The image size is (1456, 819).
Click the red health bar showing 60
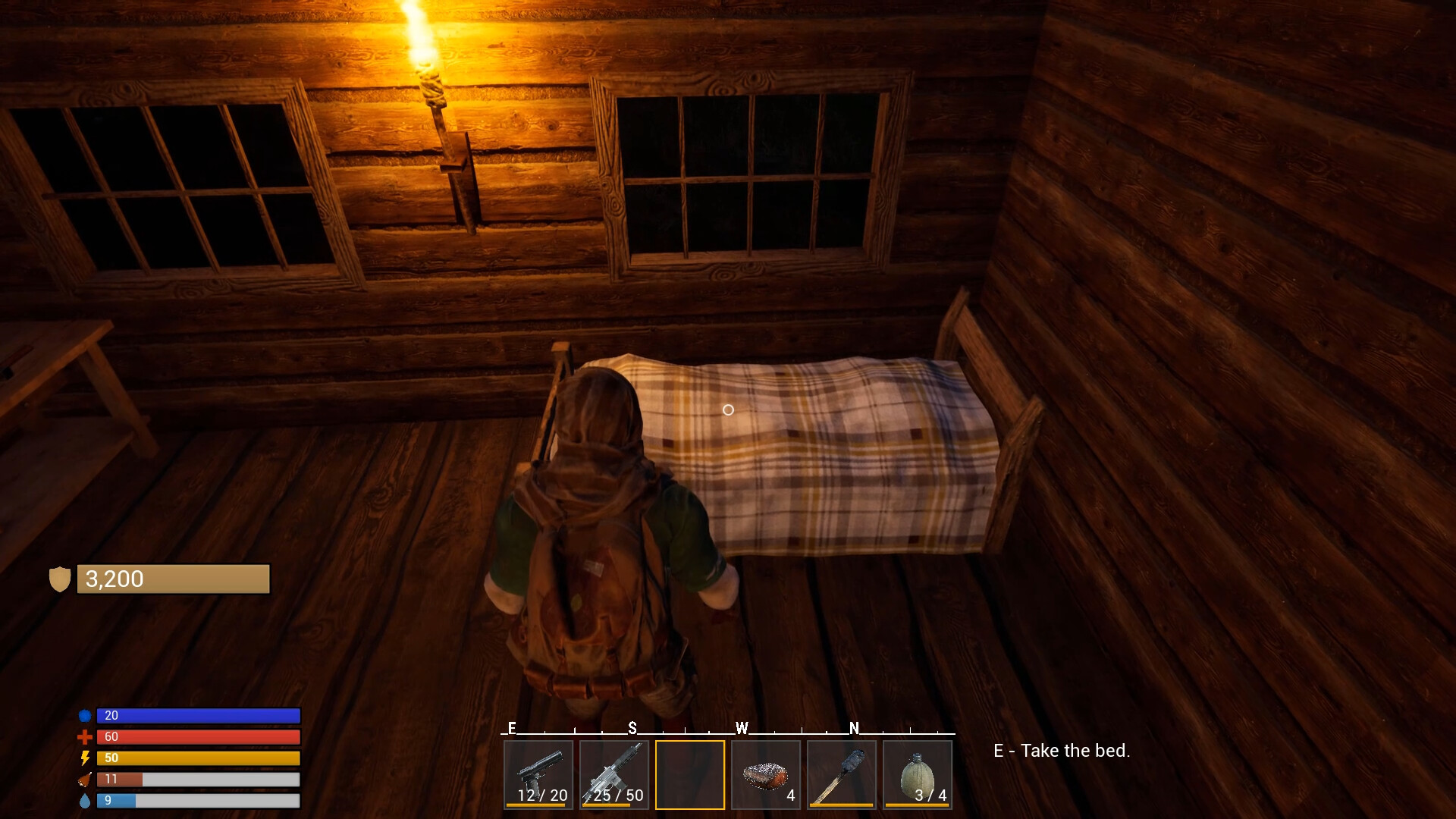[x=197, y=736]
